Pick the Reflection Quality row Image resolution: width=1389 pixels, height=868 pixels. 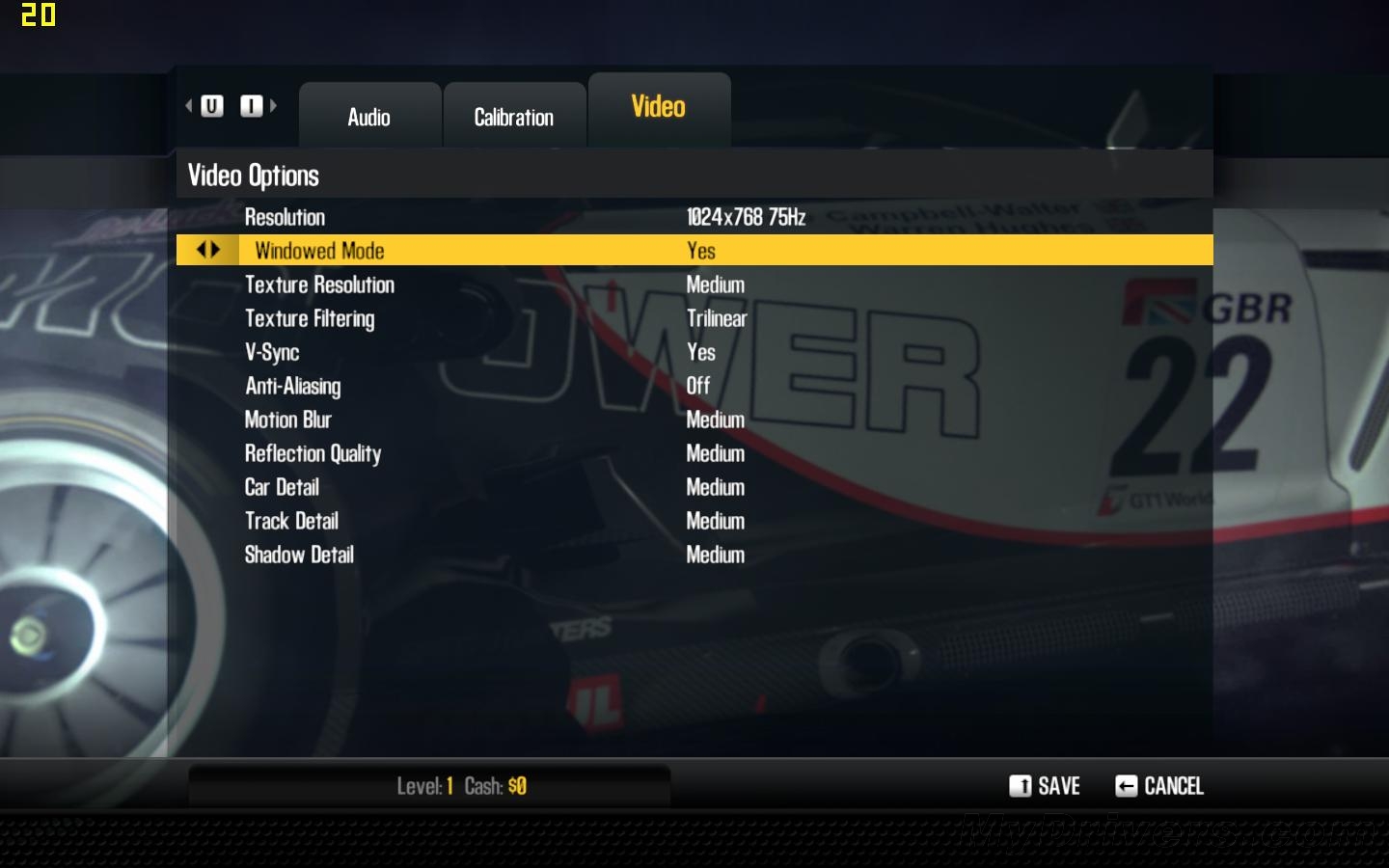(313, 453)
